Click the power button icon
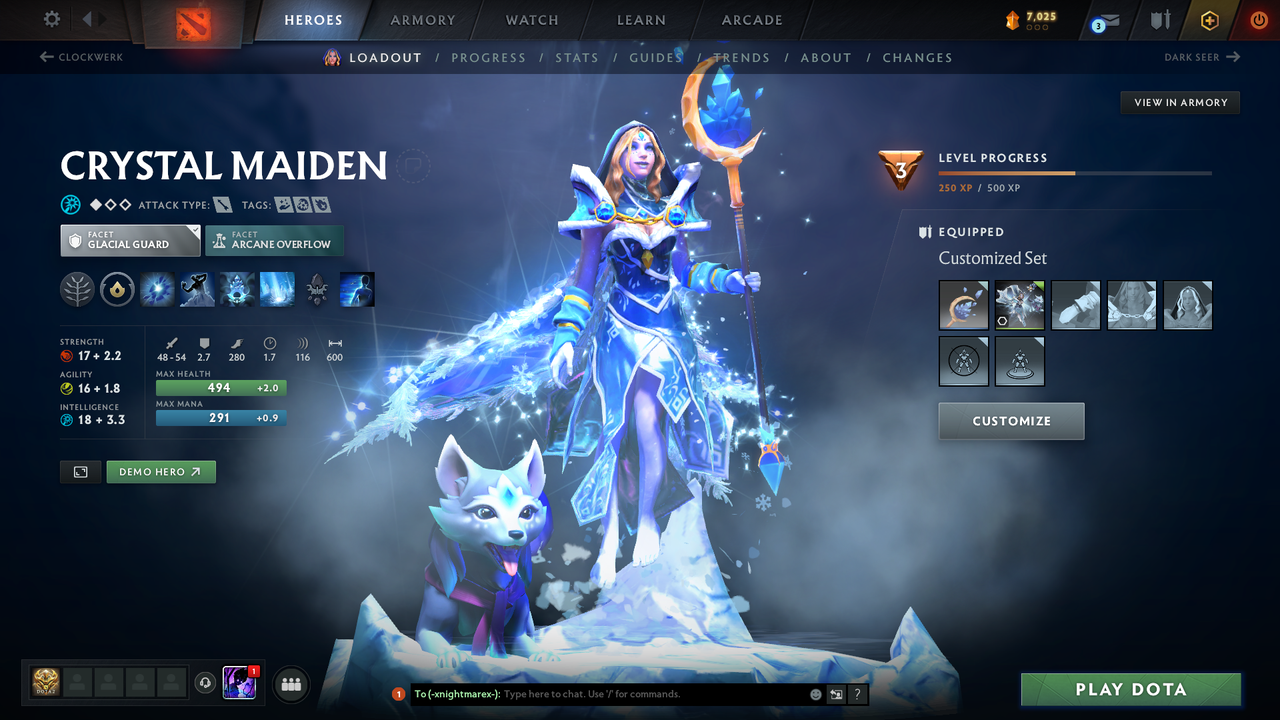 point(1258,19)
